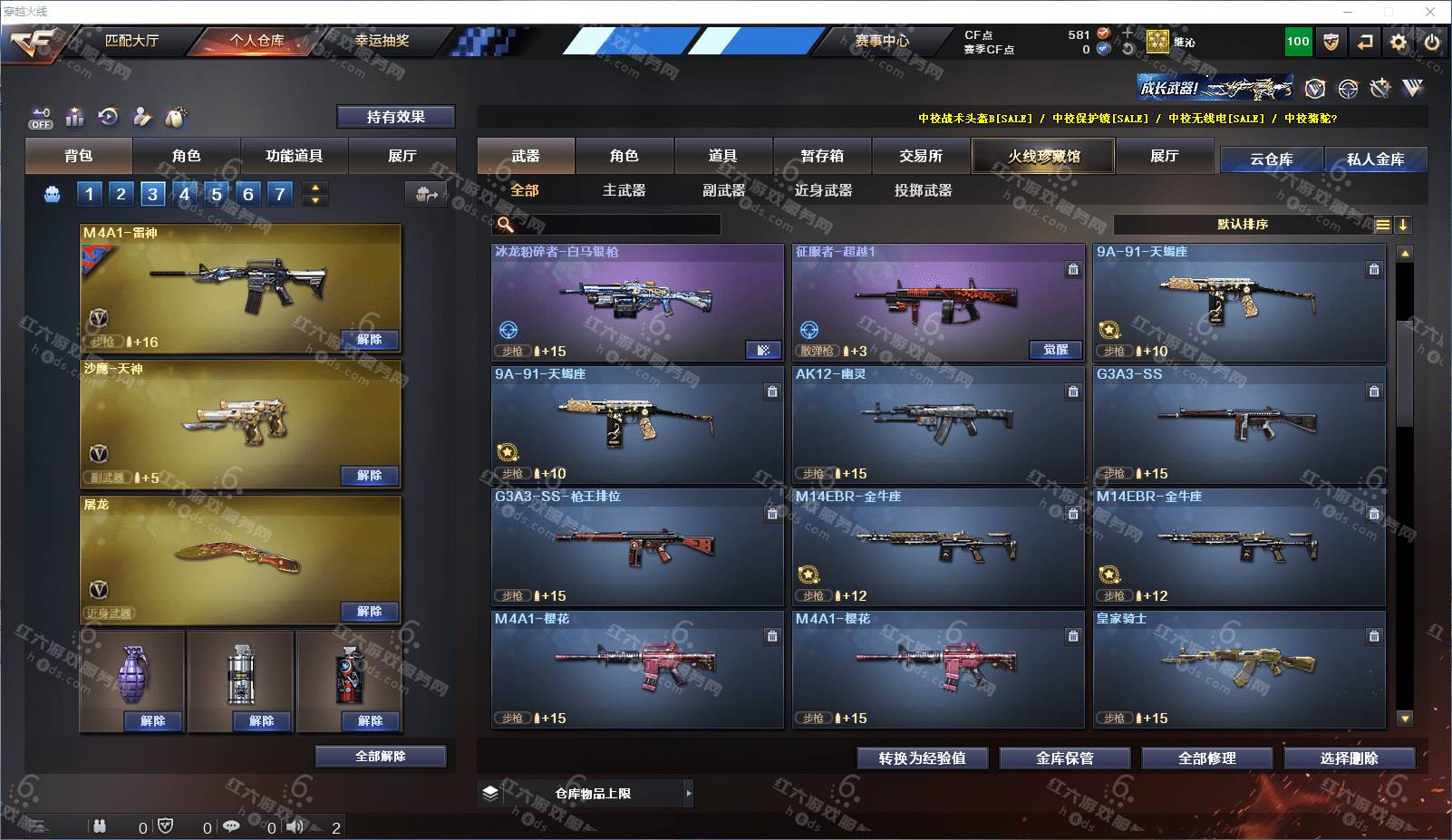Go to 幸运抽奖 lucky draw
The width and height of the screenshot is (1452, 840).
pos(382,41)
